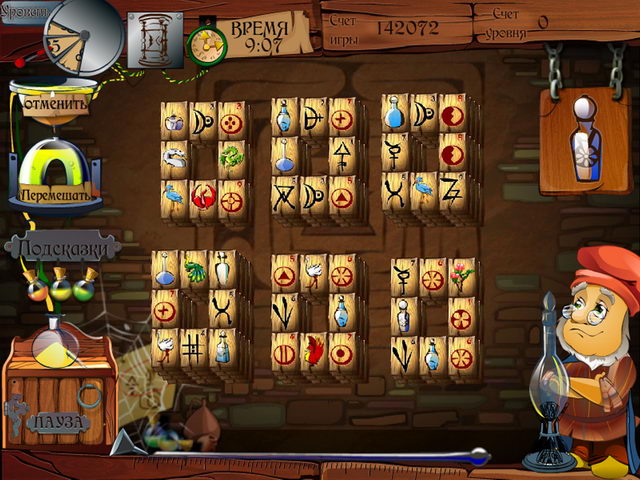Viewport: 640px width, 480px height.
Task: Select the red flower plant tile
Action: 459,274
